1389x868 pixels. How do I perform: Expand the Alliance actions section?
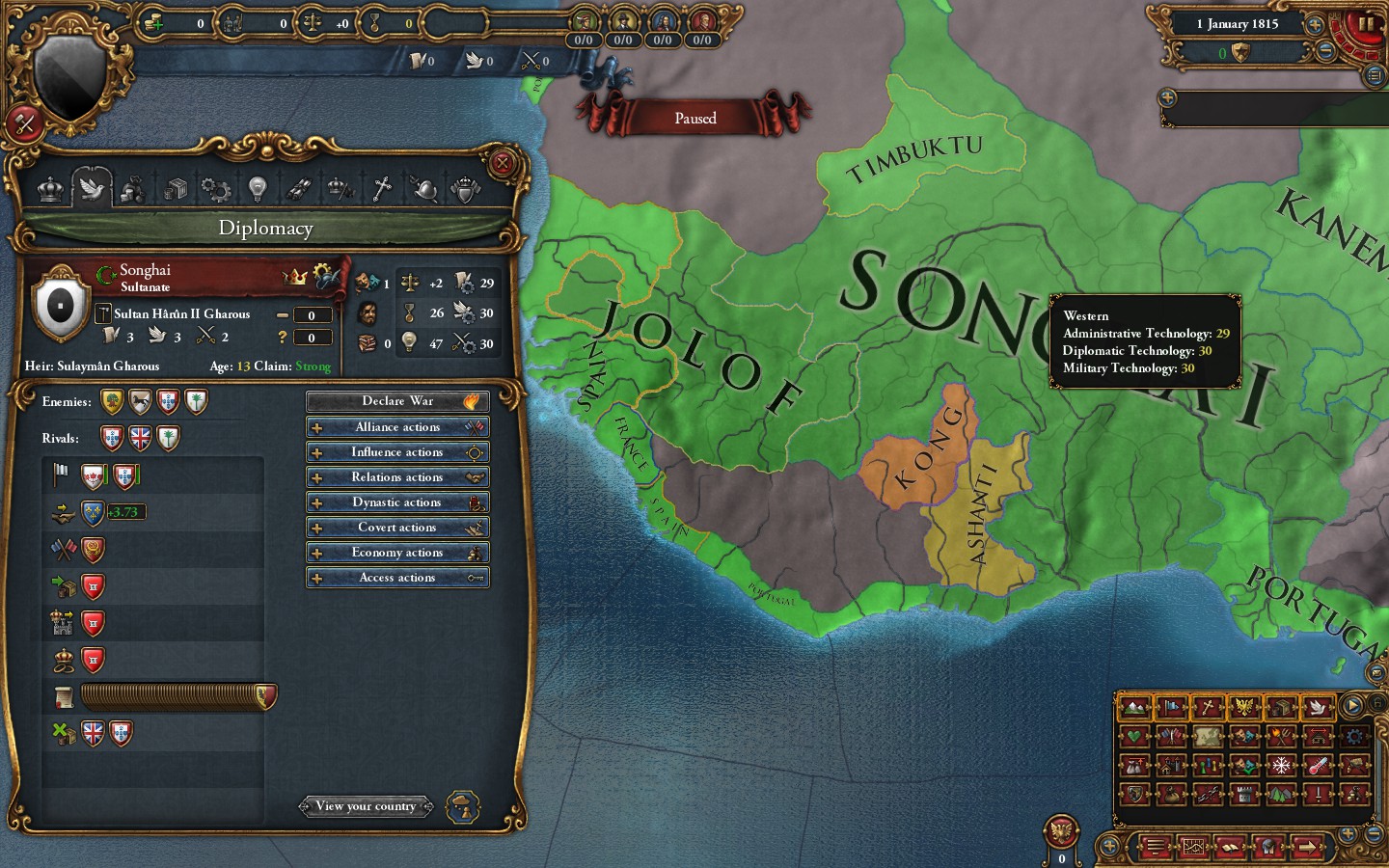point(397,426)
